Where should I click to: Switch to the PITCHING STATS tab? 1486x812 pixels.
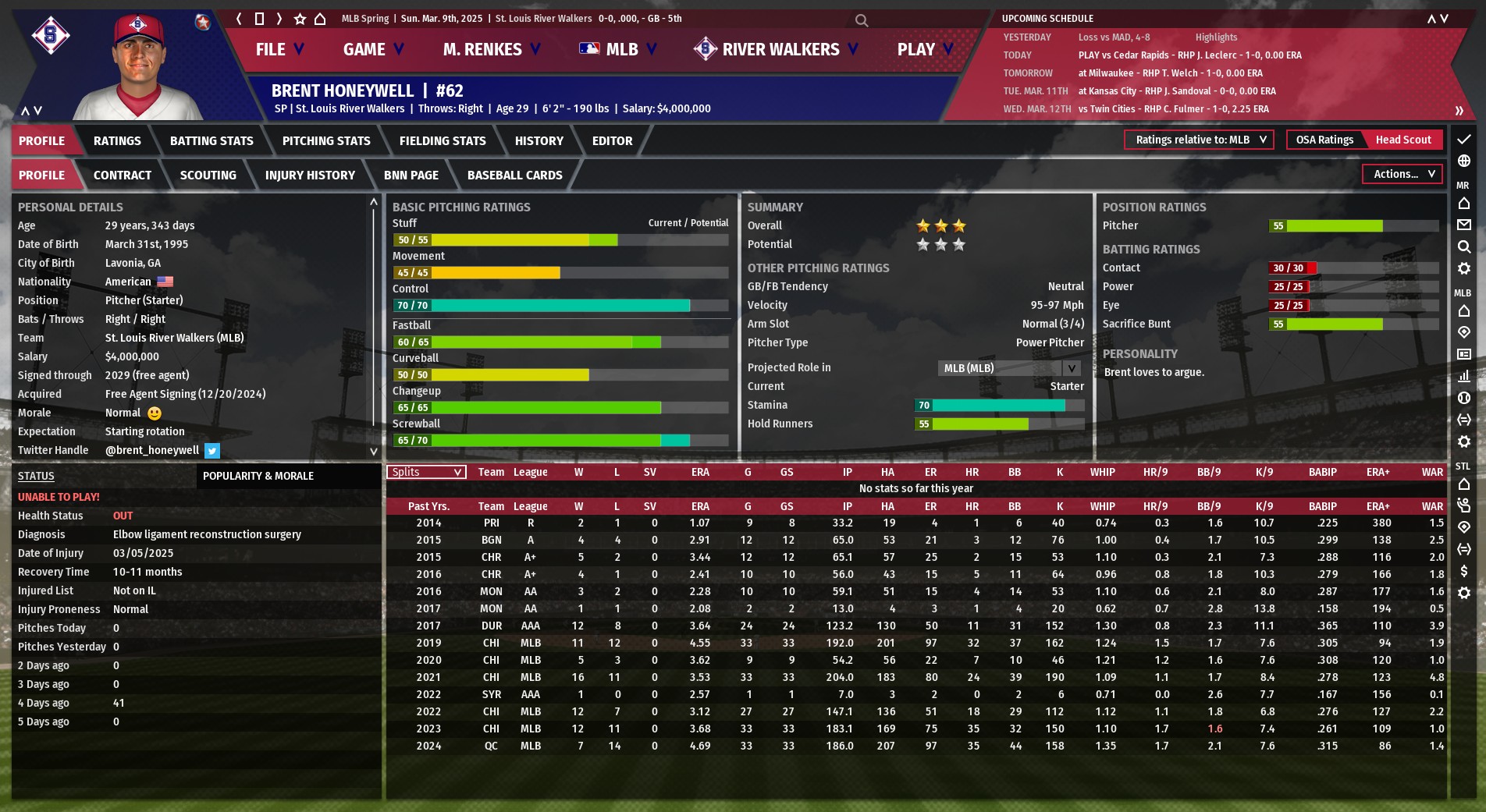click(326, 141)
